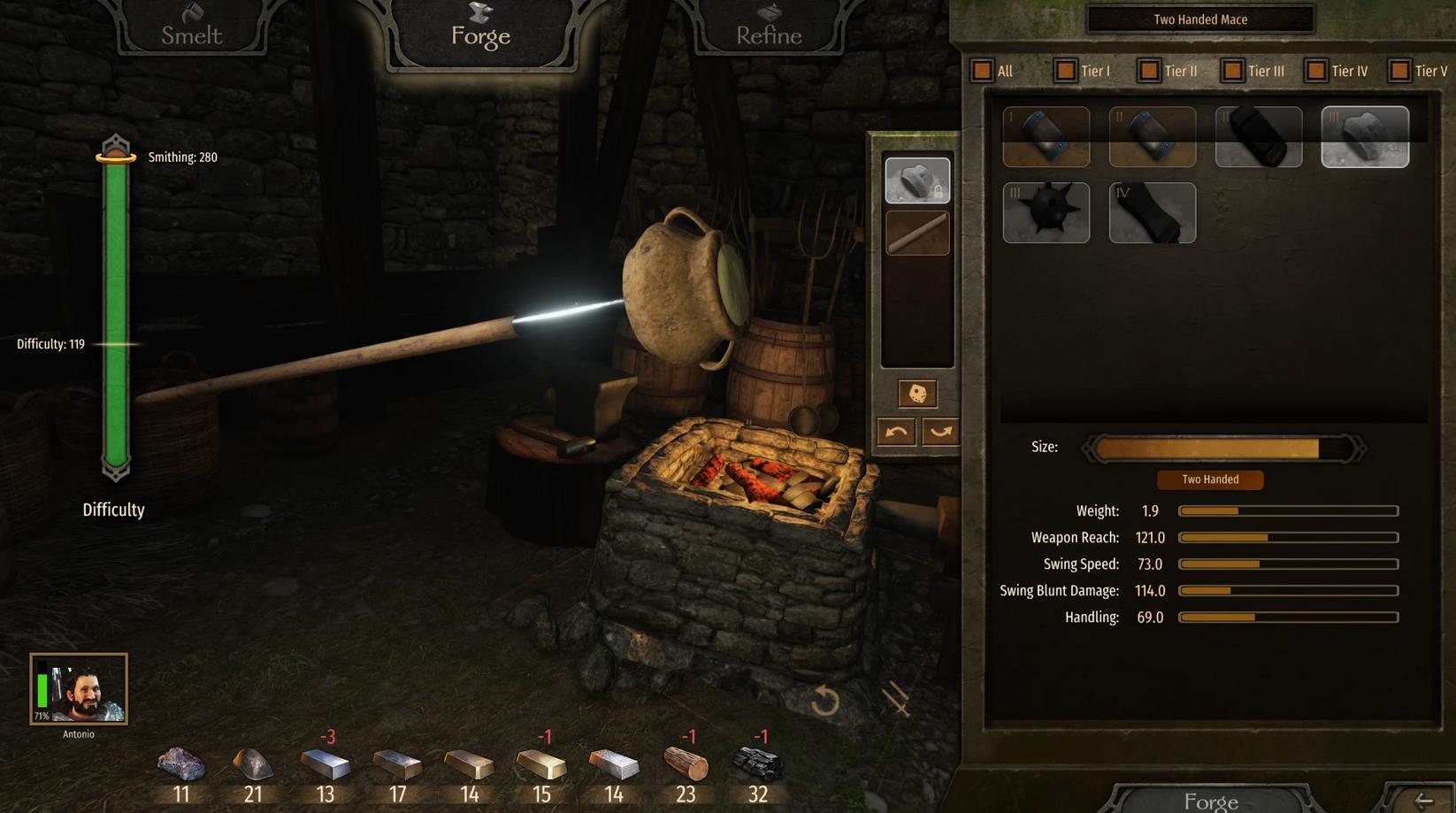The image size is (1456, 813).
Task: Tick the Tier IV filter checkbox
Action: [1315, 71]
